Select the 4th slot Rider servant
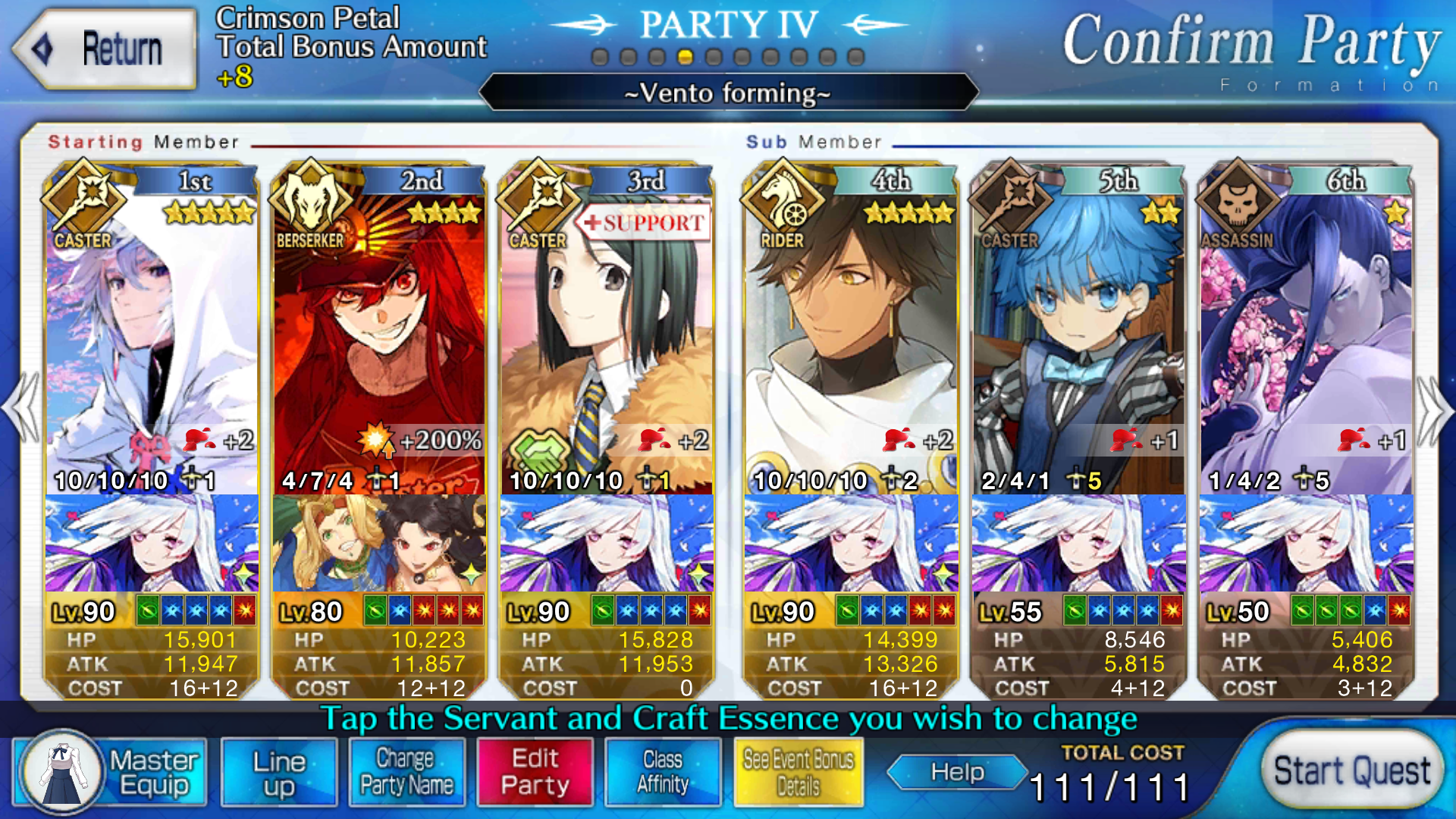The width and height of the screenshot is (1456, 819). [851, 334]
